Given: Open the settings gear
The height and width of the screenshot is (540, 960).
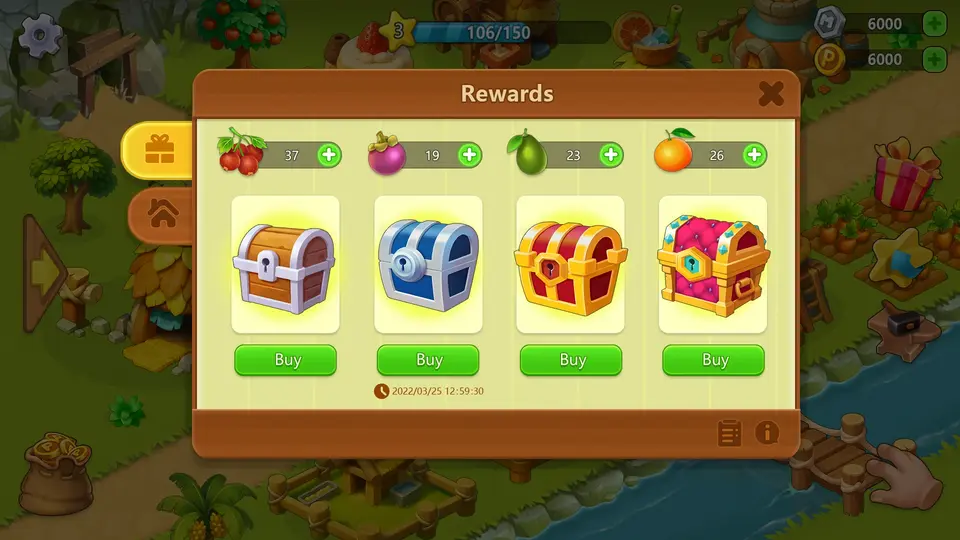Looking at the screenshot, I should 42,36.
